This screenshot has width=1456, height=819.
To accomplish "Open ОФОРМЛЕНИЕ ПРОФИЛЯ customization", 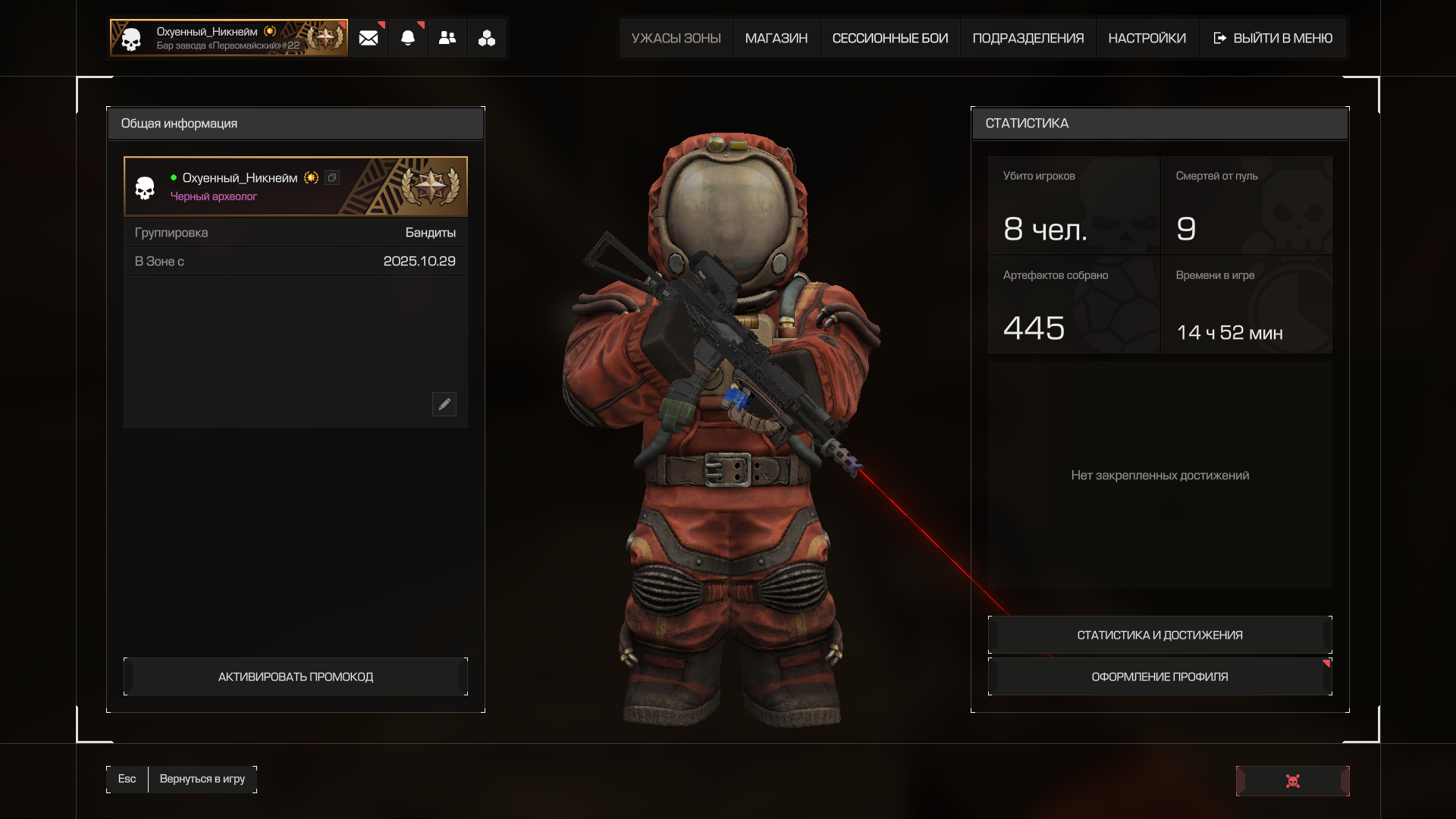I will [x=1159, y=676].
